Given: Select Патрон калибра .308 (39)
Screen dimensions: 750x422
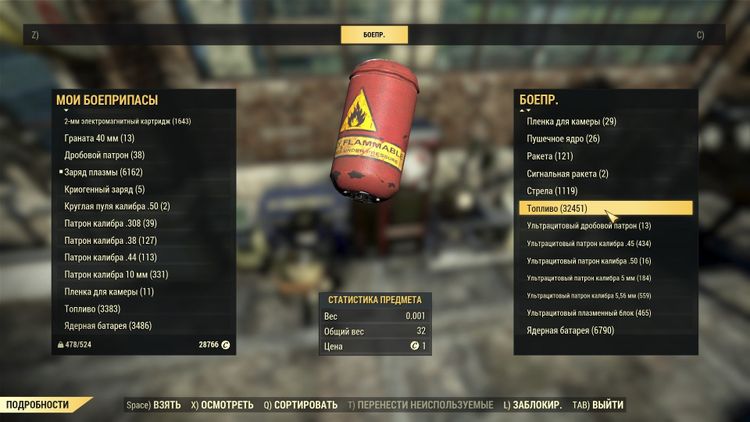Looking at the screenshot, I should tap(110, 223).
